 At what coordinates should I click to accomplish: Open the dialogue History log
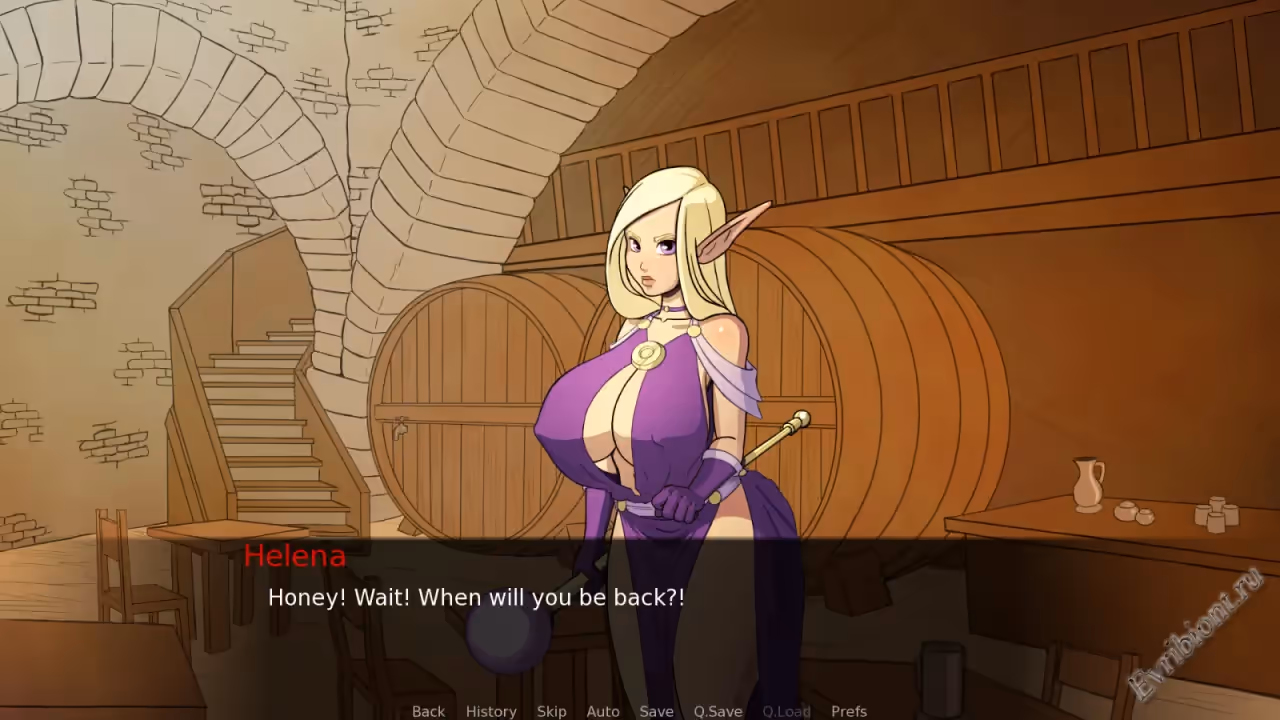[x=491, y=711]
